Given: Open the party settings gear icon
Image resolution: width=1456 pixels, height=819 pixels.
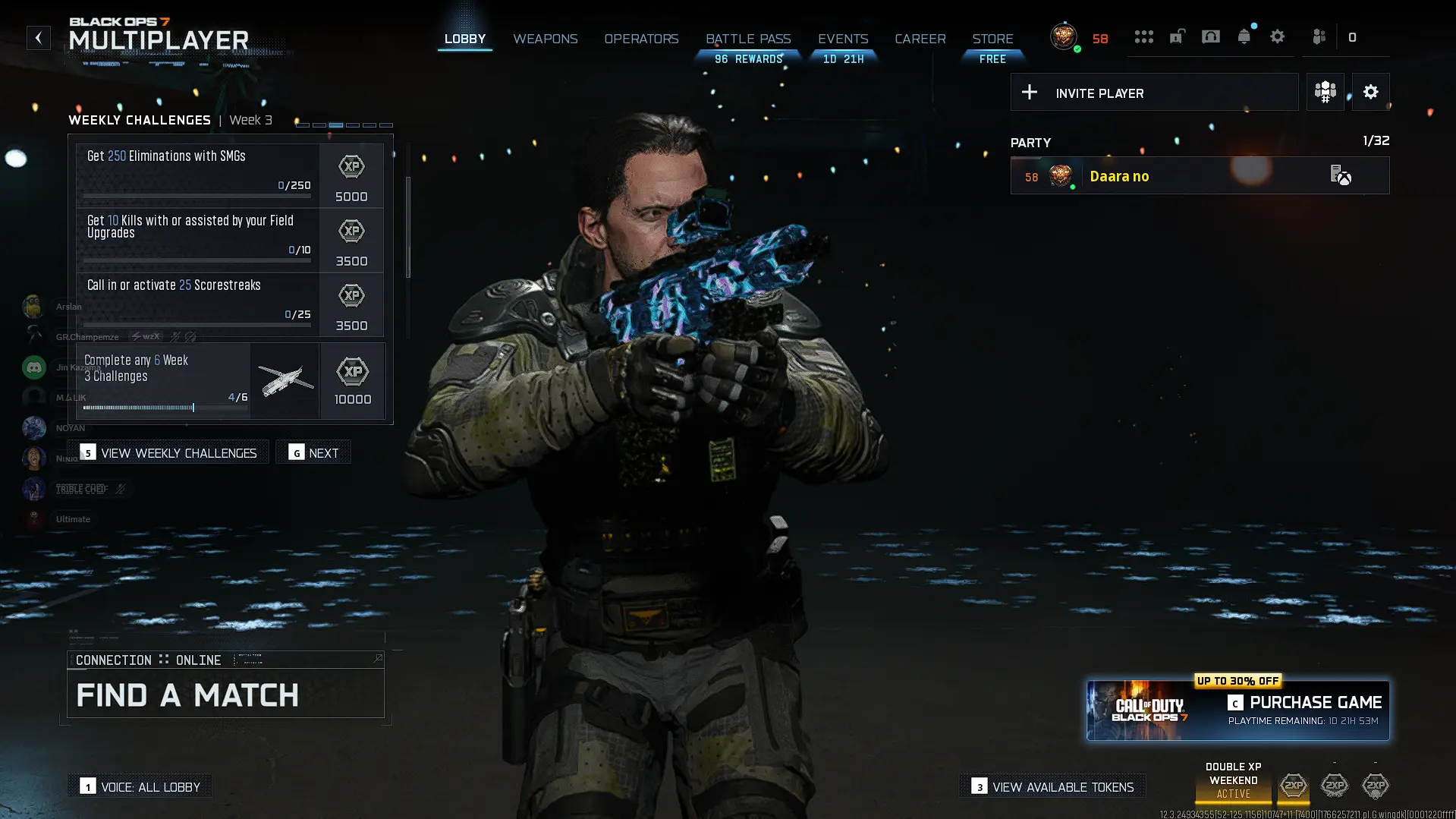Looking at the screenshot, I should (x=1370, y=92).
